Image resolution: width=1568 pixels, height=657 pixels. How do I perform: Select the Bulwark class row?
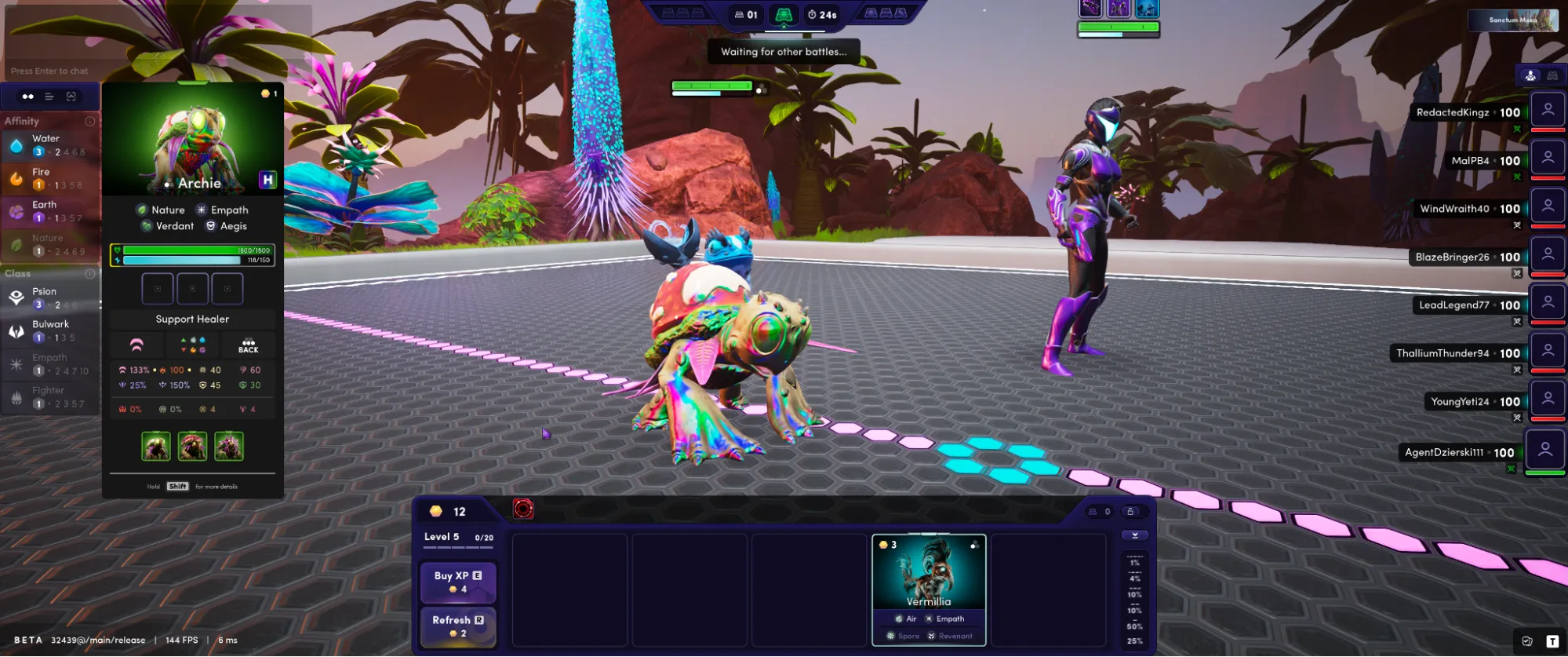pyautogui.click(x=49, y=330)
